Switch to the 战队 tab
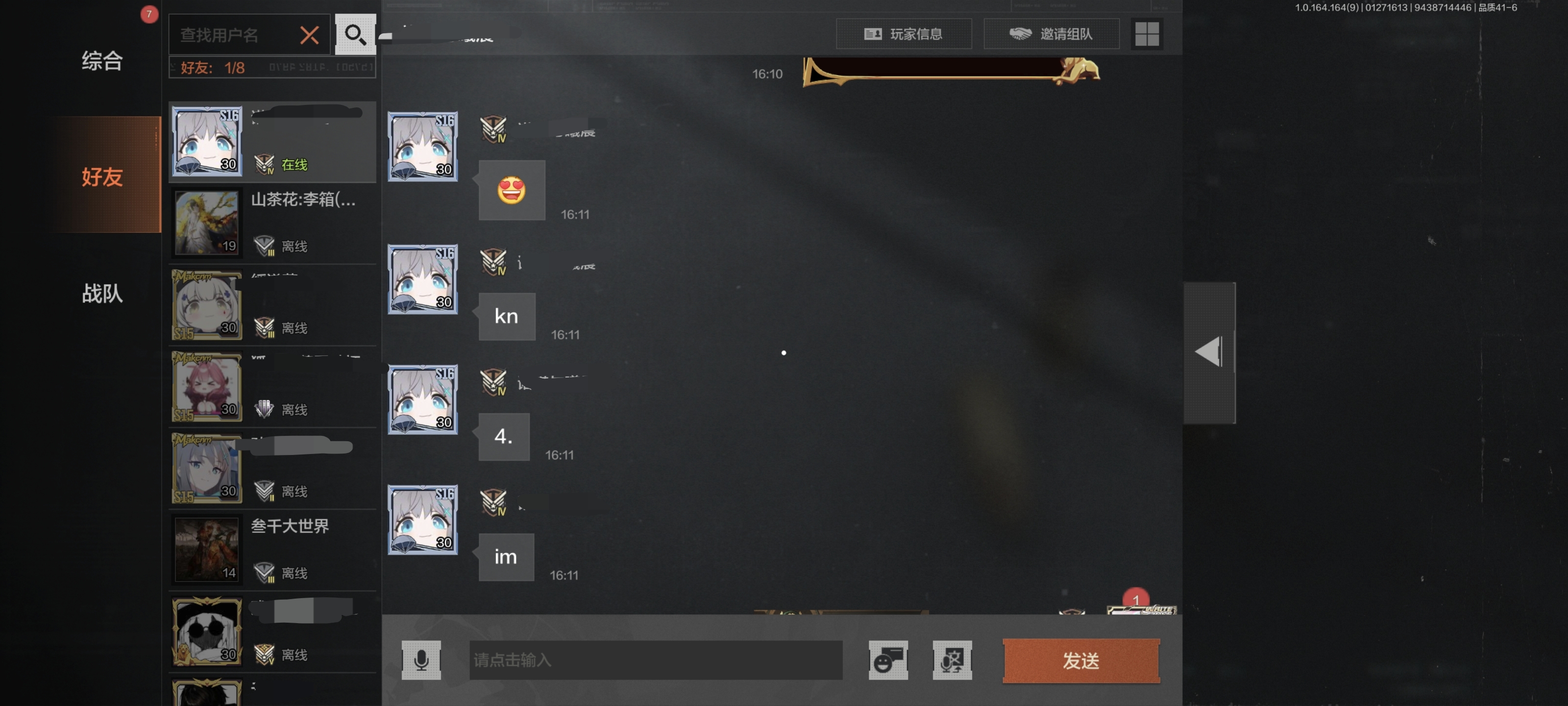The height and width of the screenshot is (706, 1568). point(101,295)
